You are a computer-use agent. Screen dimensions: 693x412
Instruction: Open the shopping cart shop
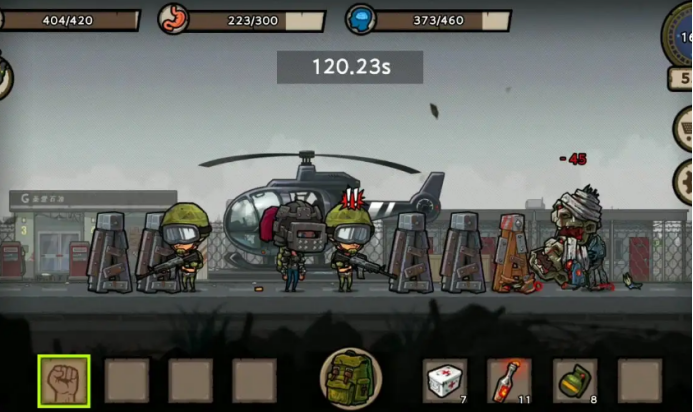(x=684, y=128)
